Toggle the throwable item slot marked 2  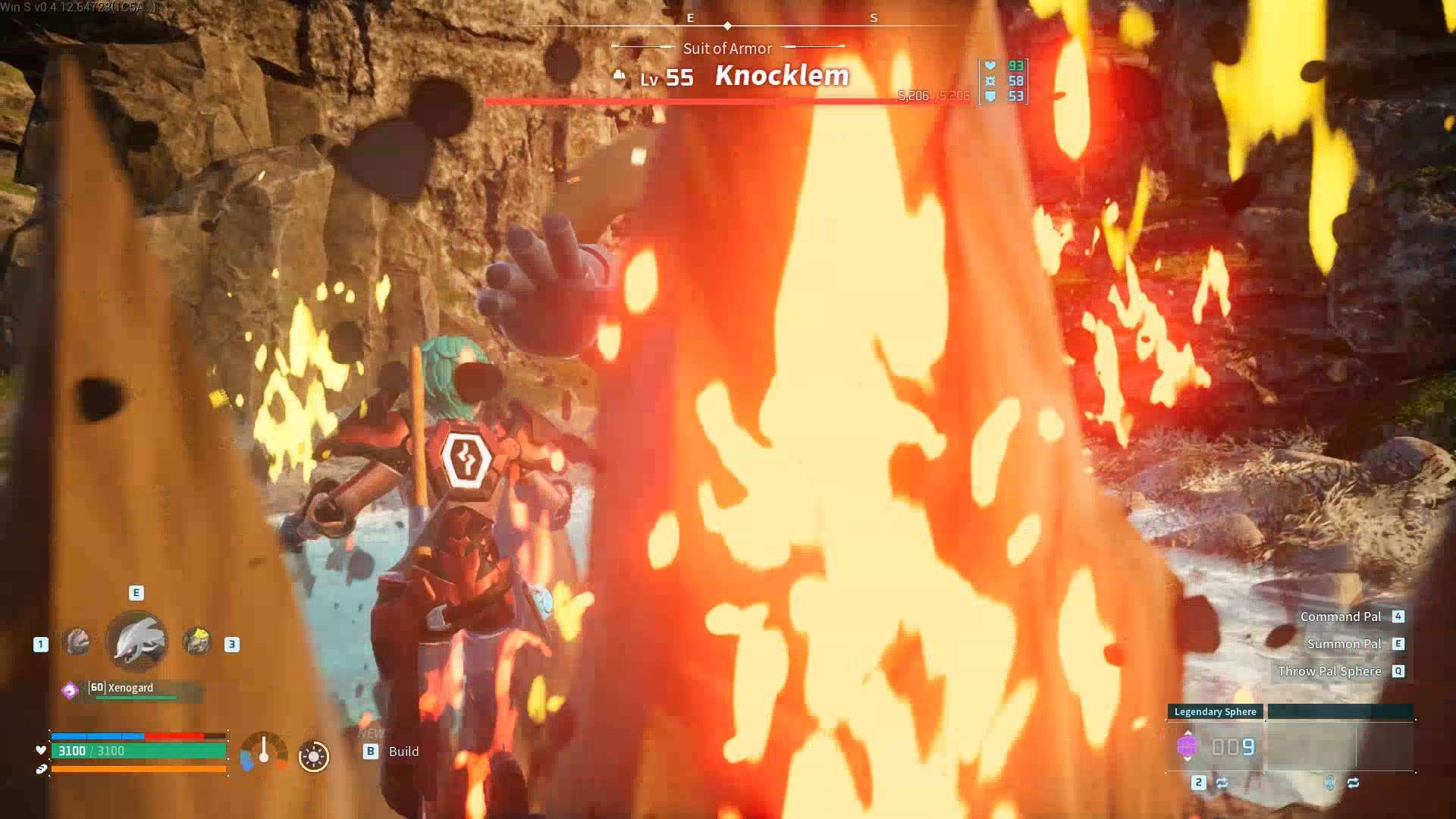1199,782
